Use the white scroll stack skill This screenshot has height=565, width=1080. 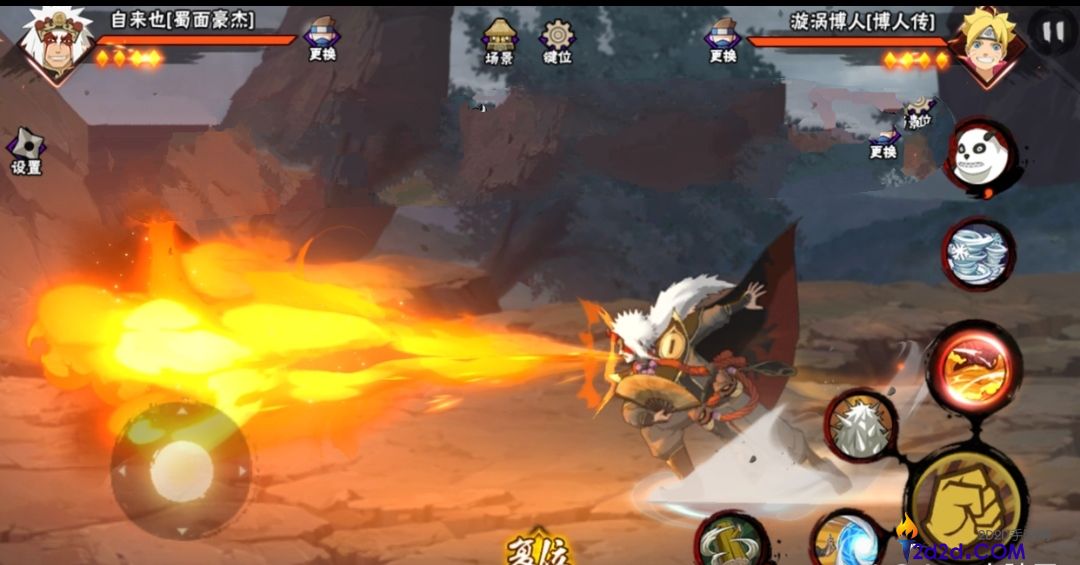click(977, 253)
